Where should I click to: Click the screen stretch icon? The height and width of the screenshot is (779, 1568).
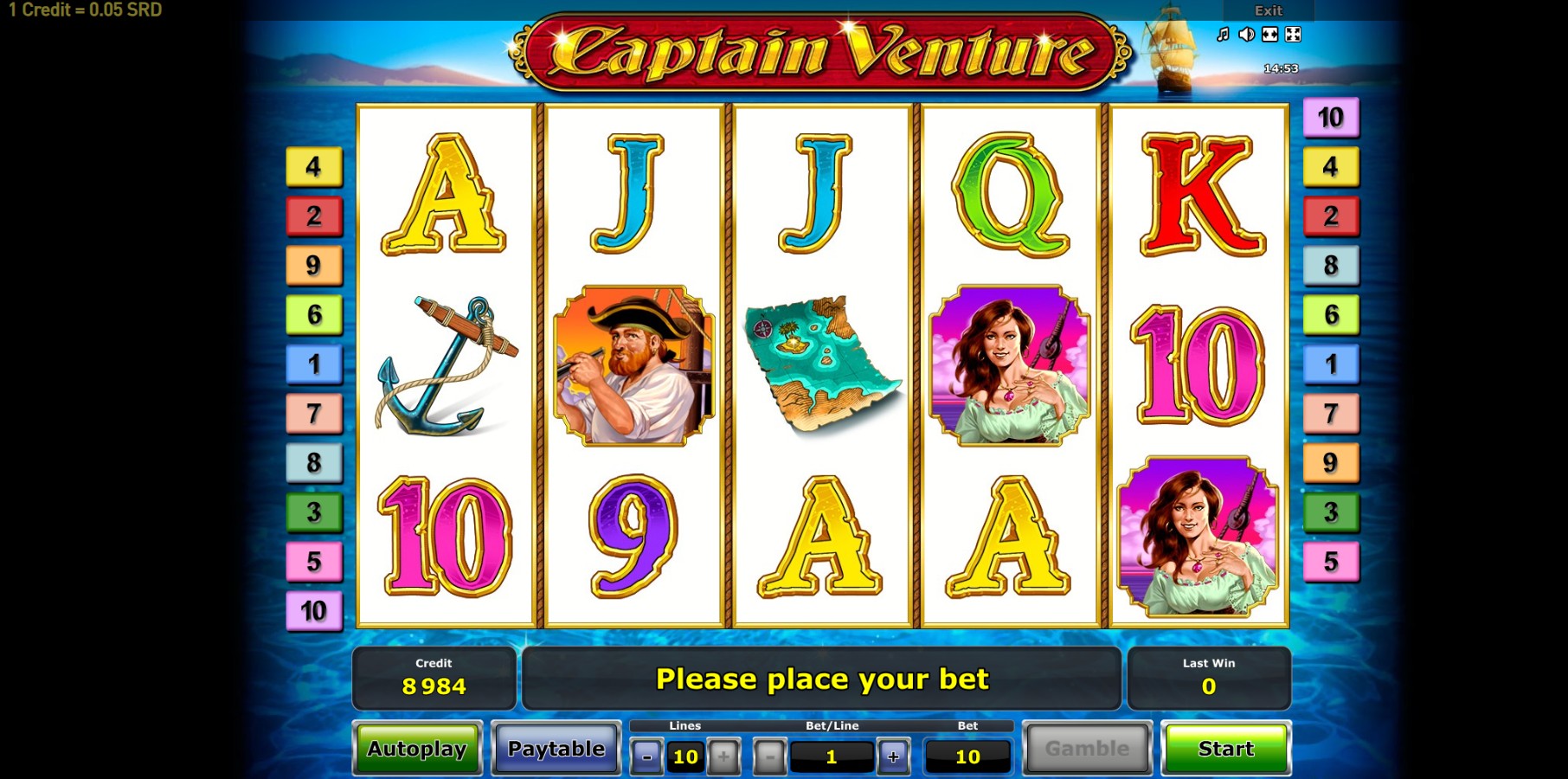[1269, 35]
